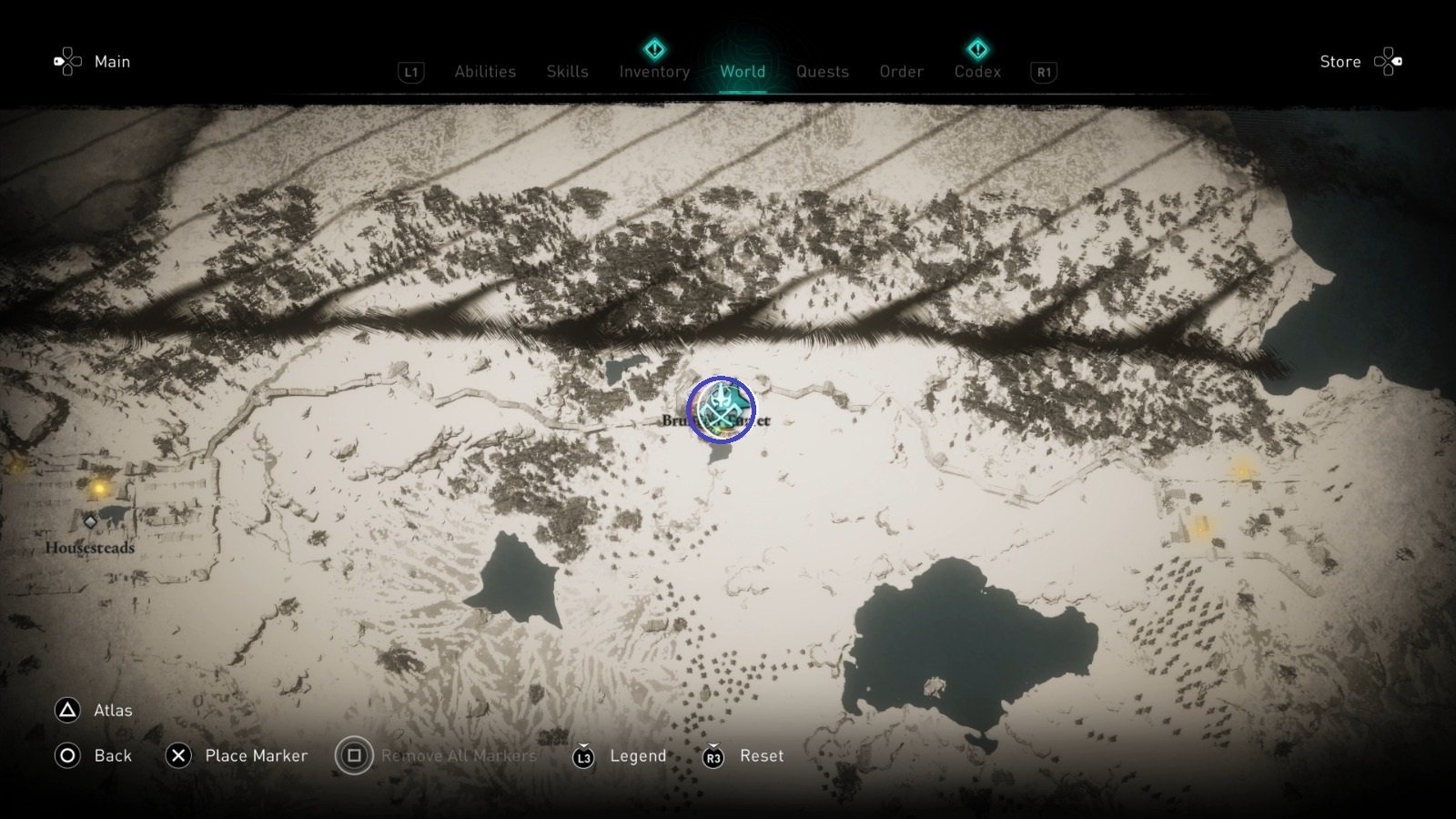Open the map Legend

point(638,755)
